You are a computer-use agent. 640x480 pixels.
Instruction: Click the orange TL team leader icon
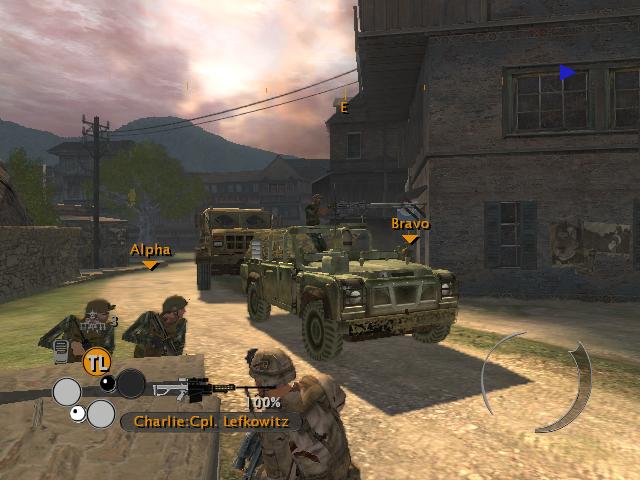[96, 360]
